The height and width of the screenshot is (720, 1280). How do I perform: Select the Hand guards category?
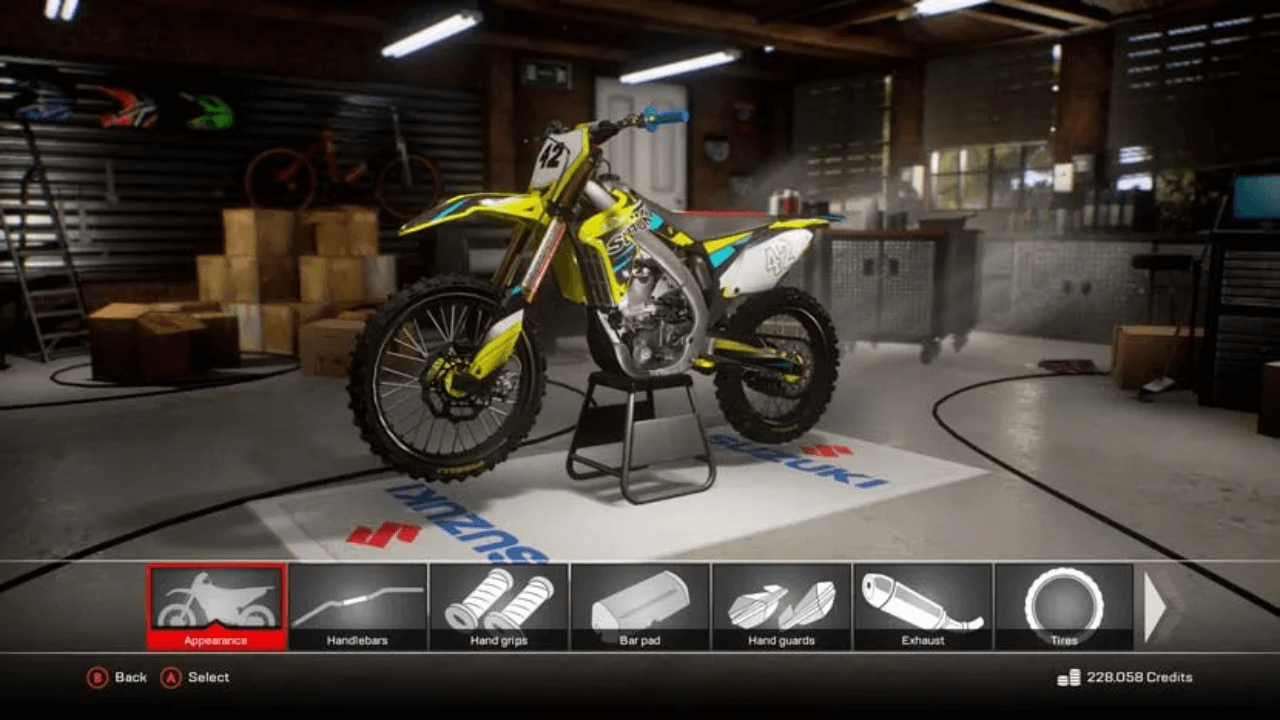(x=781, y=606)
